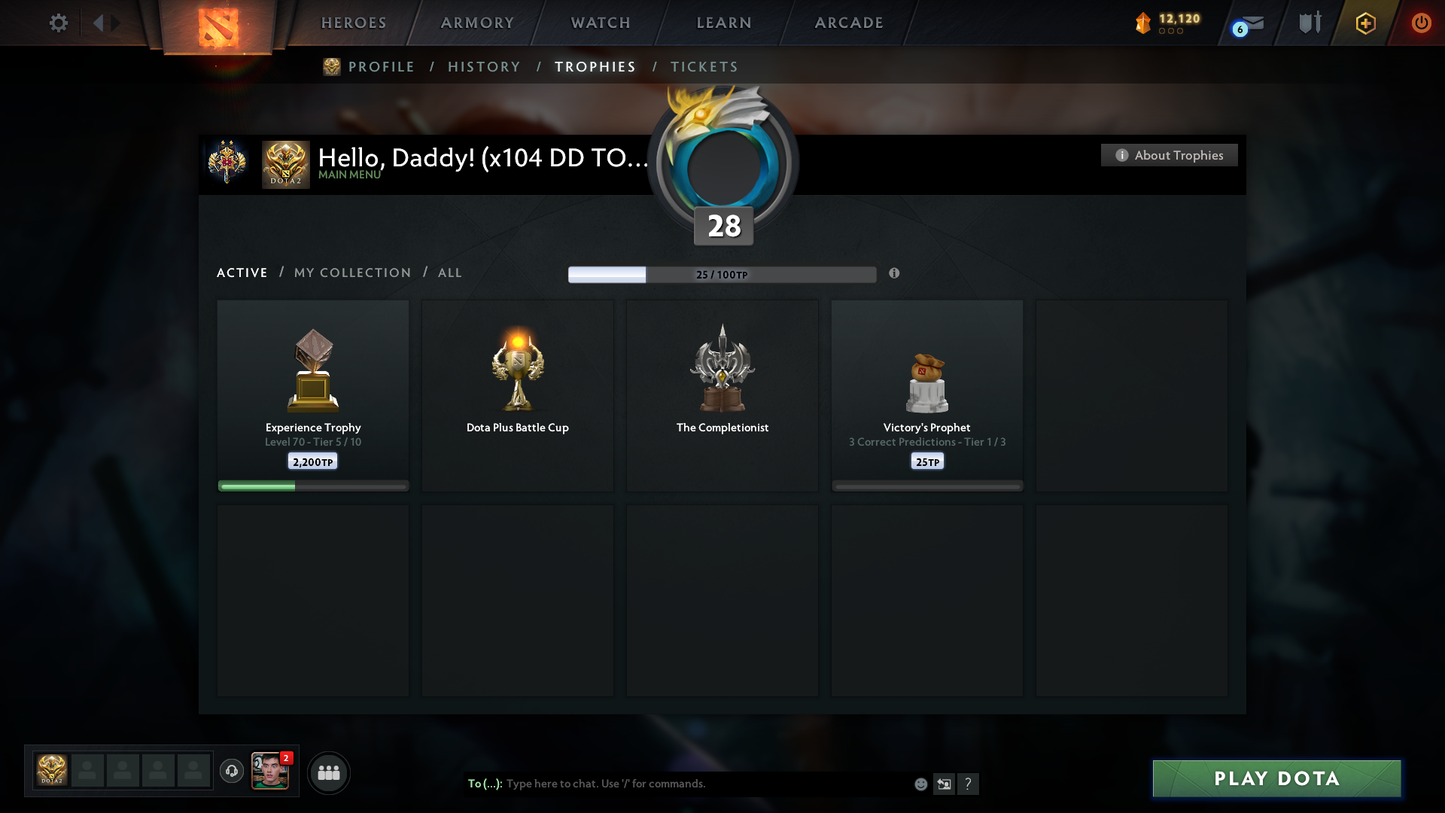Open the ARCADE menu tab
The height and width of the screenshot is (813, 1445).
point(849,22)
